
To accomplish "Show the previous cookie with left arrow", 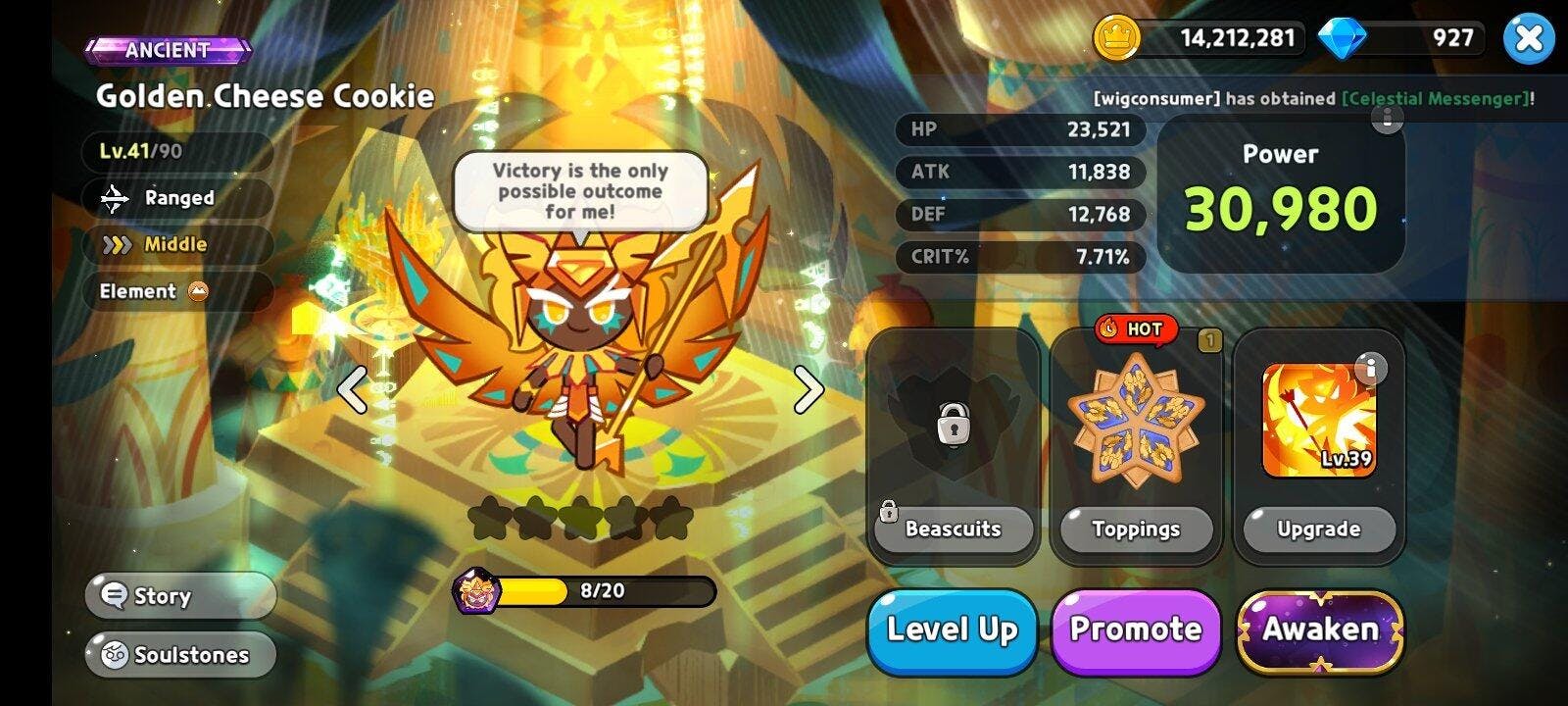I will (x=352, y=390).
